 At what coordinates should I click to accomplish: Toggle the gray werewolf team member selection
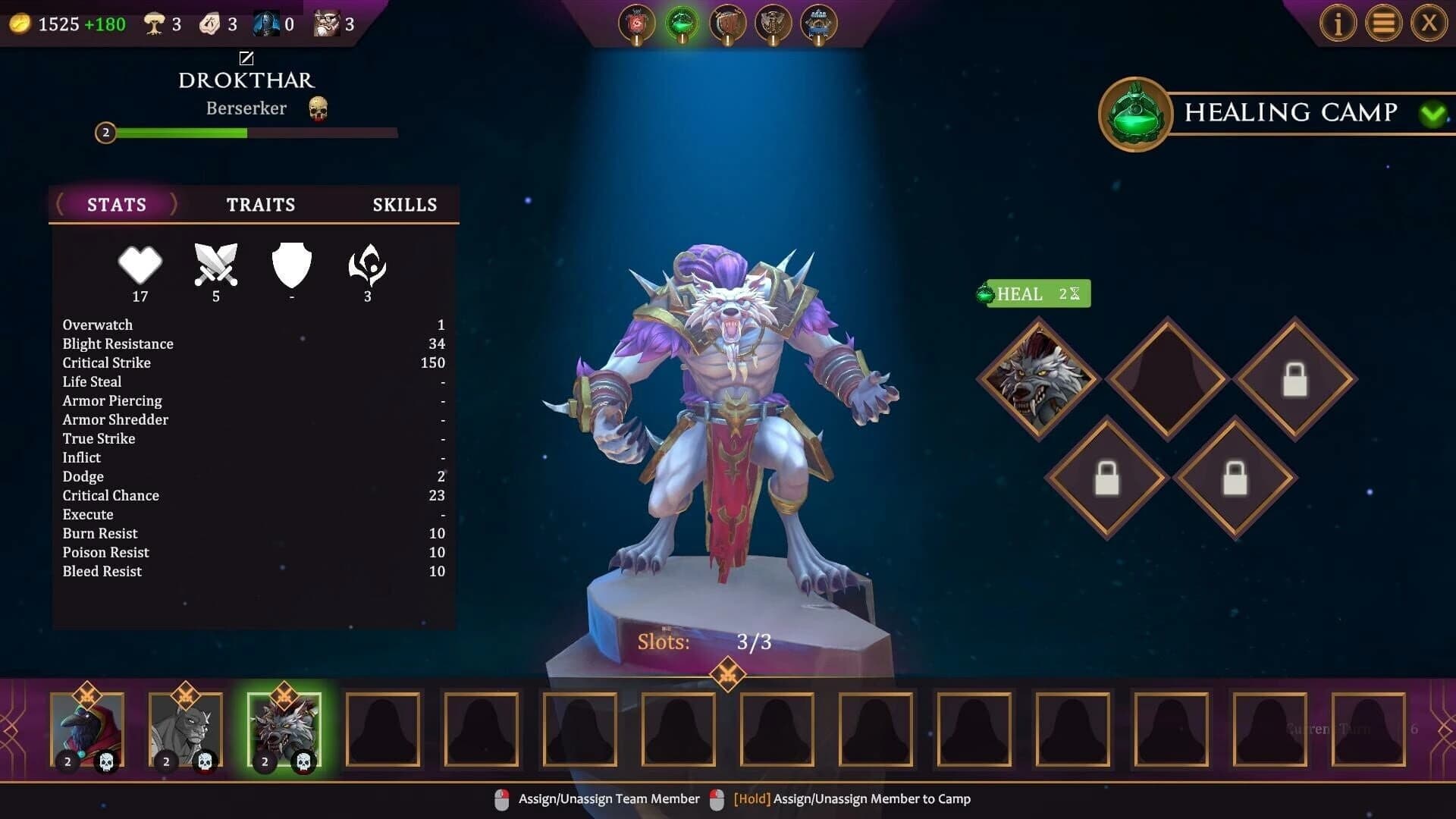[x=185, y=730]
